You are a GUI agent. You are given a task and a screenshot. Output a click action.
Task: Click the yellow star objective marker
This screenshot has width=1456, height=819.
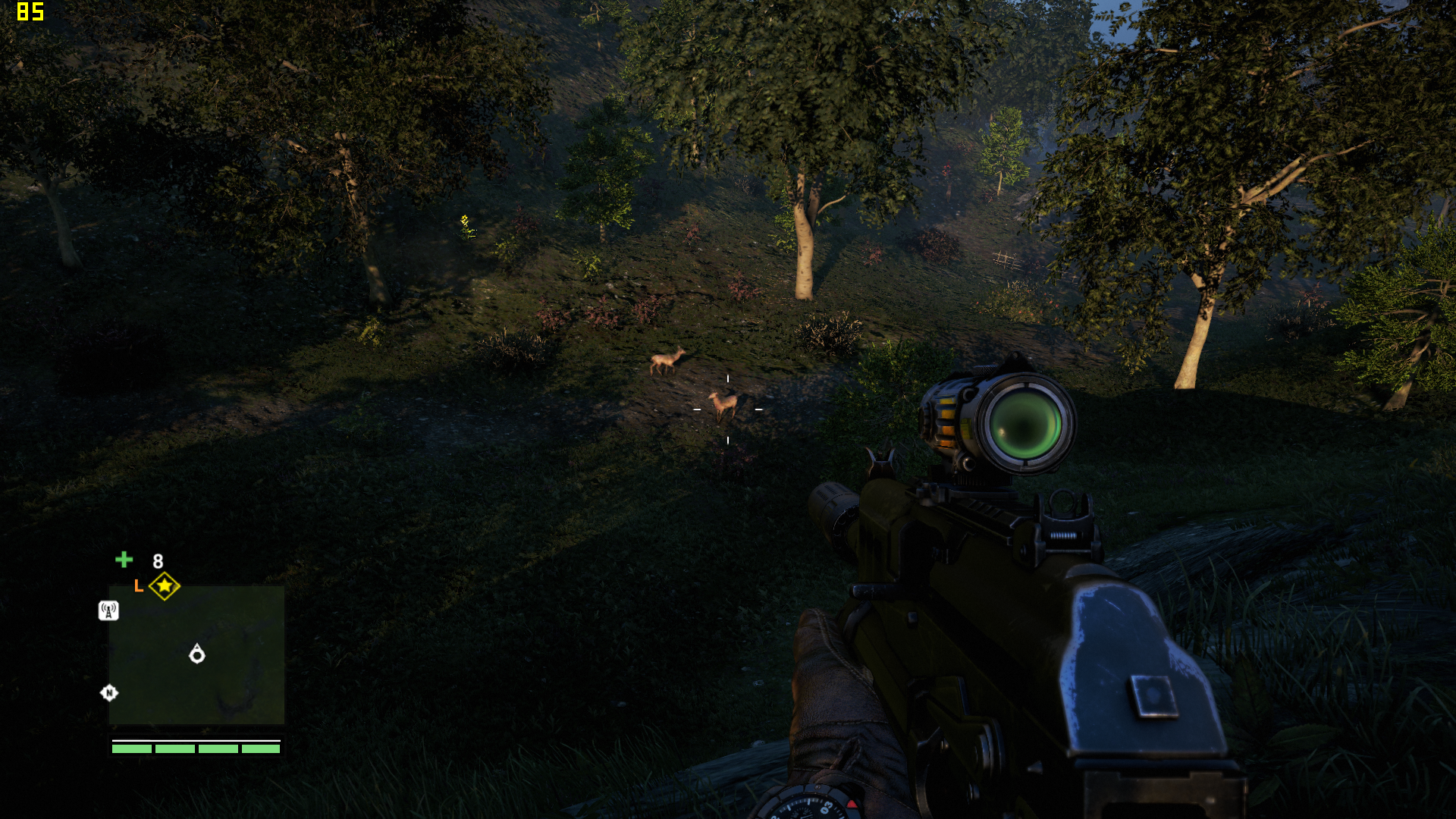point(165,585)
